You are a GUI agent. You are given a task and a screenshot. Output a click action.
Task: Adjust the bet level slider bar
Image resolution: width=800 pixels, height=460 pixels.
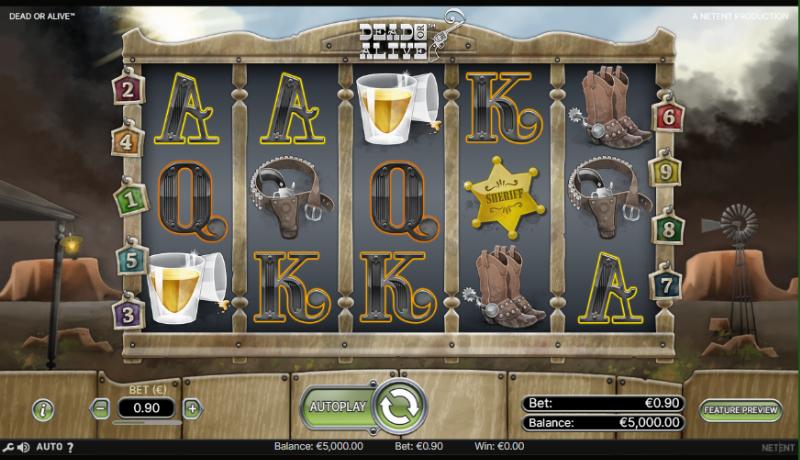146,424
